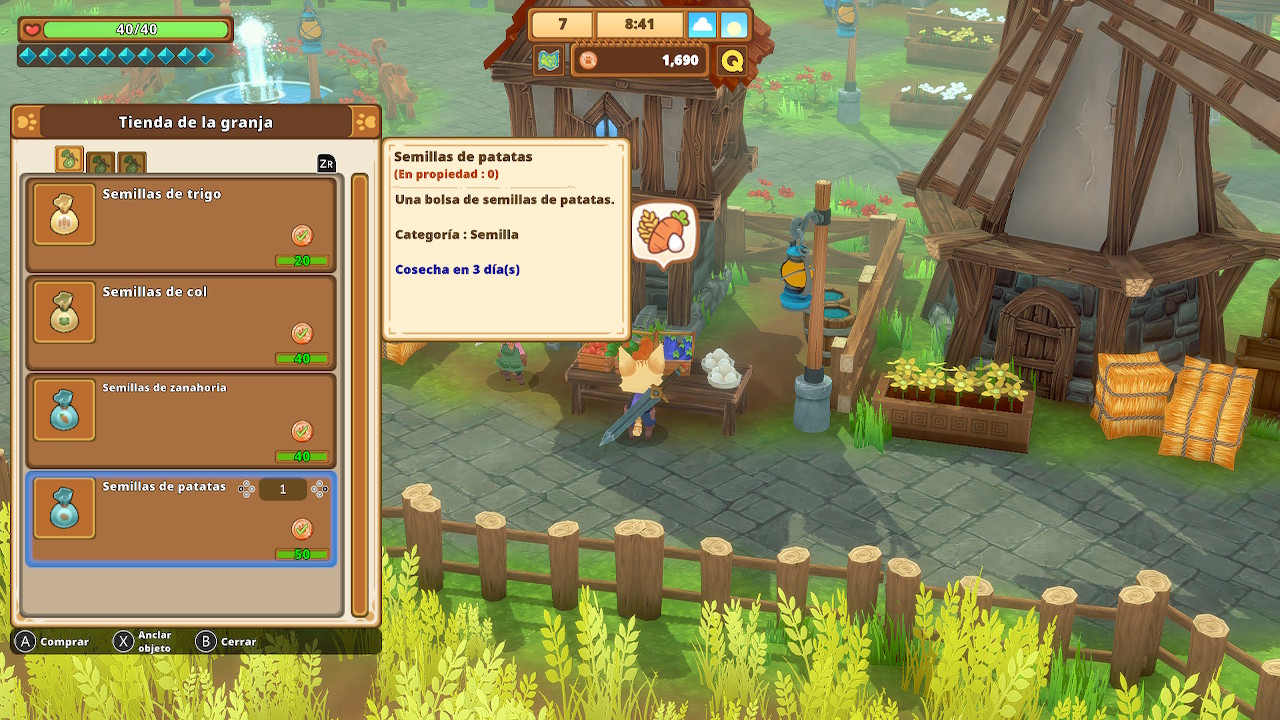Image resolution: width=1280 pixels, height=720 pixels.
Task: Pick the Semillas de zanahoria entry
Action: (x=181, y=421)
